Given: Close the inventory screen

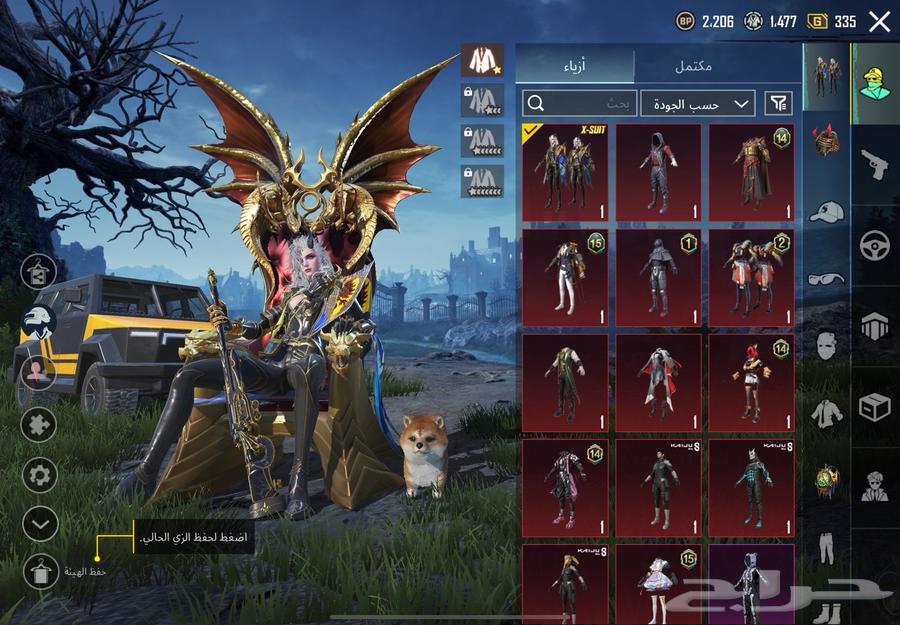Looking at the screenshot, I should [879, 21].
